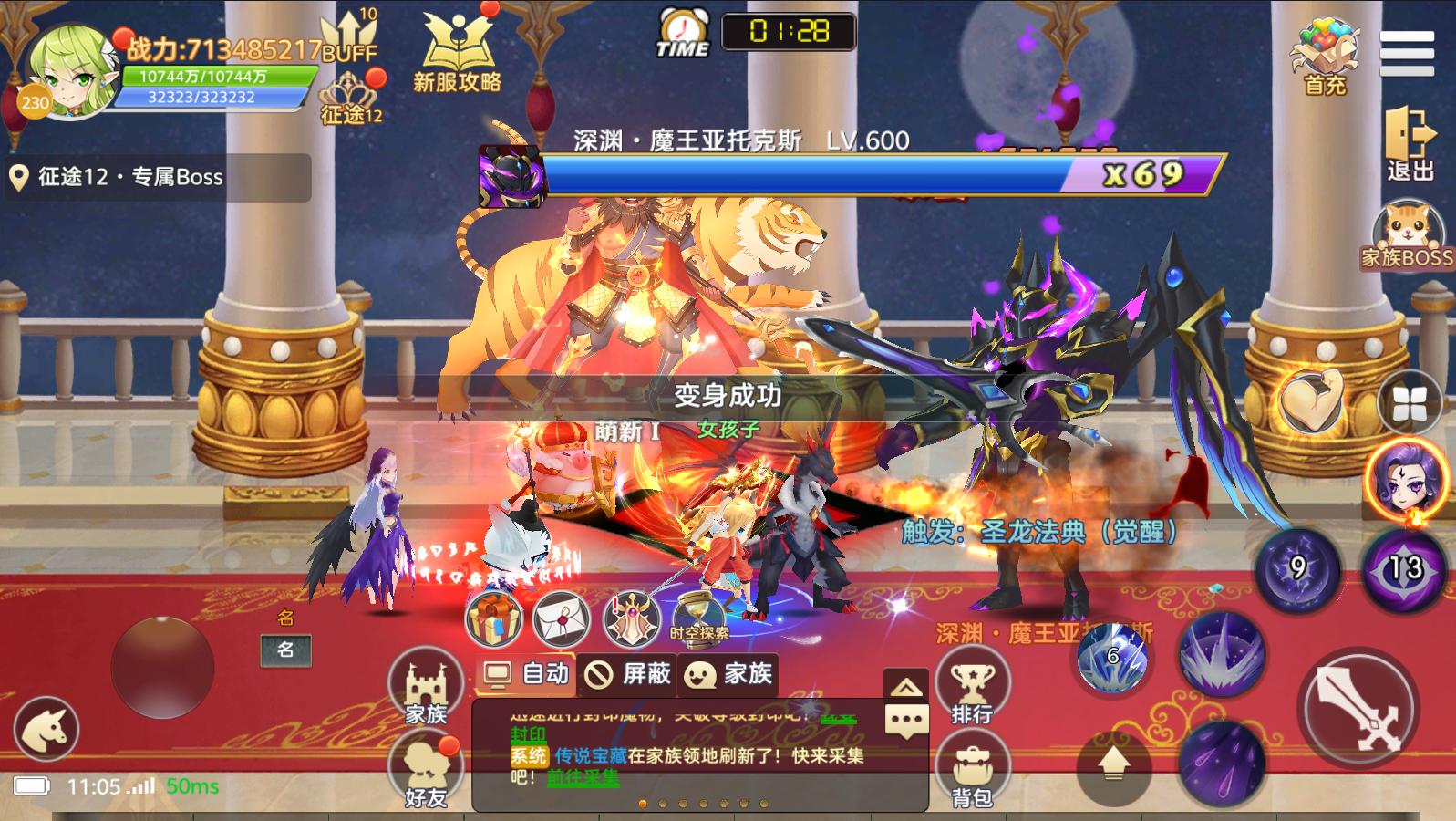Expand the four-square panel icon near the muscle button
Viewport: 1456px width, 821px height.
click(x=1410, y=401)
